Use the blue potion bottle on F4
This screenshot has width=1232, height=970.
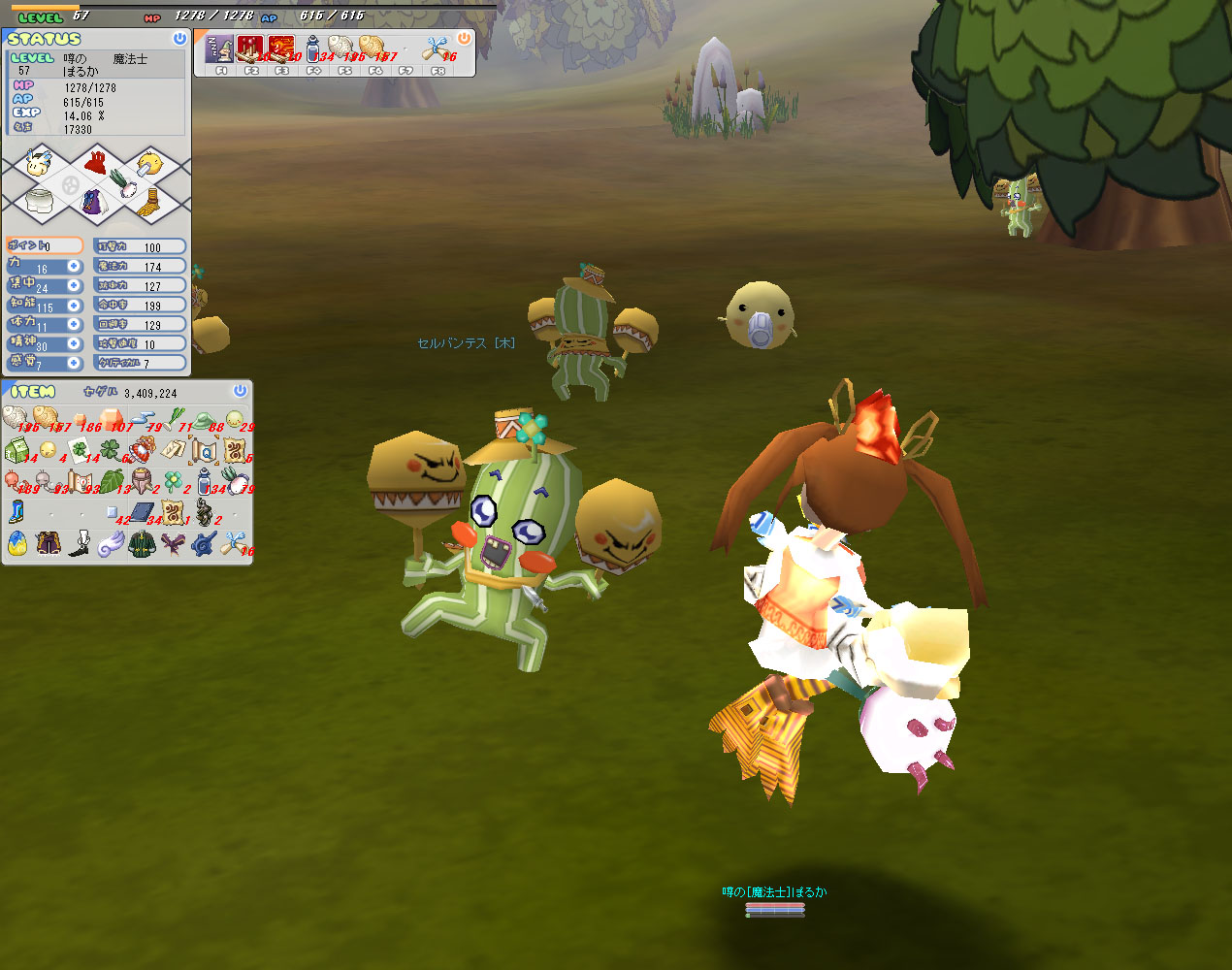pos(312,48)
